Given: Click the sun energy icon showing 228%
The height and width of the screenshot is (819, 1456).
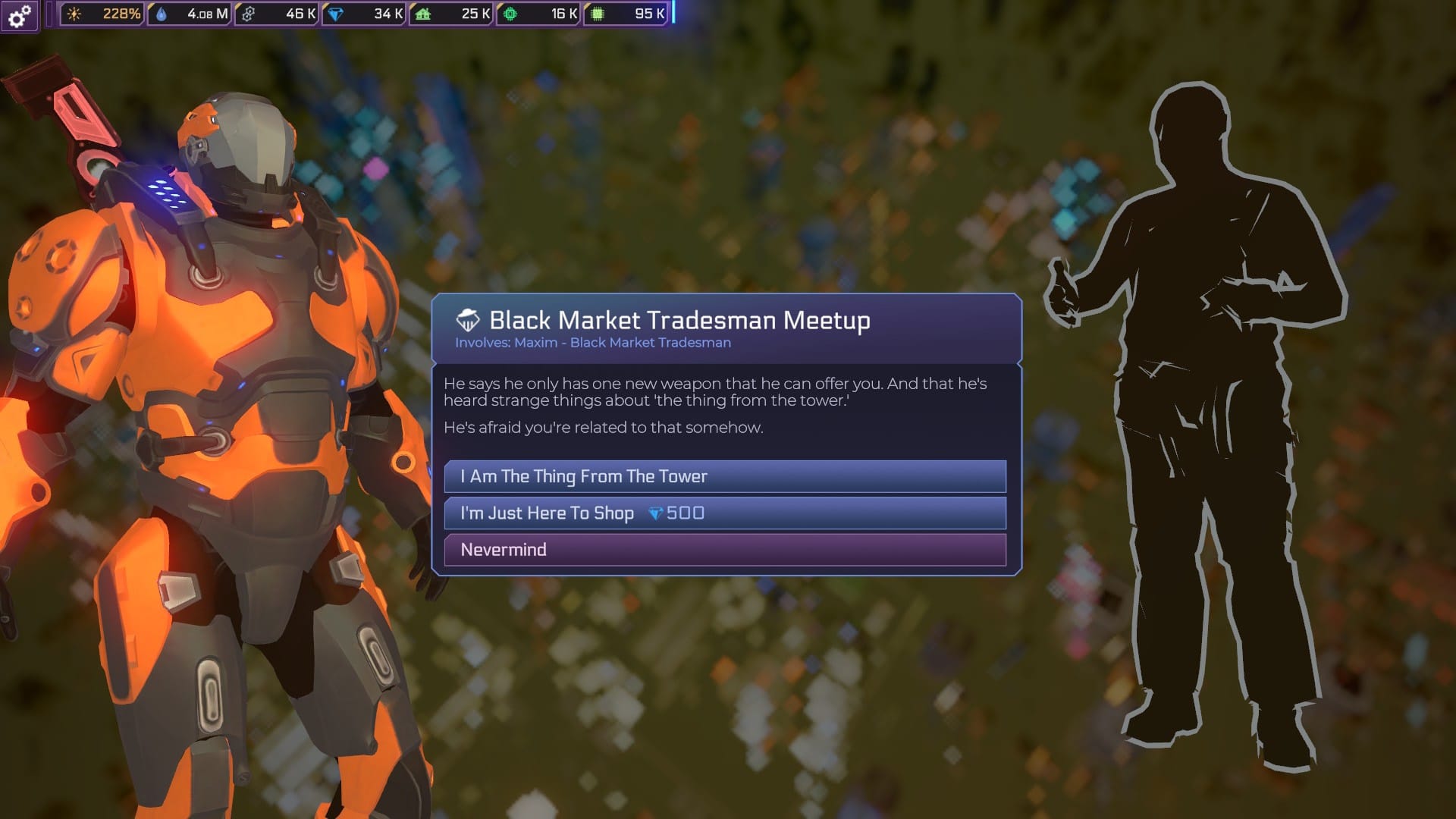Looking at the screenshot, I should (x=74, y=12).
